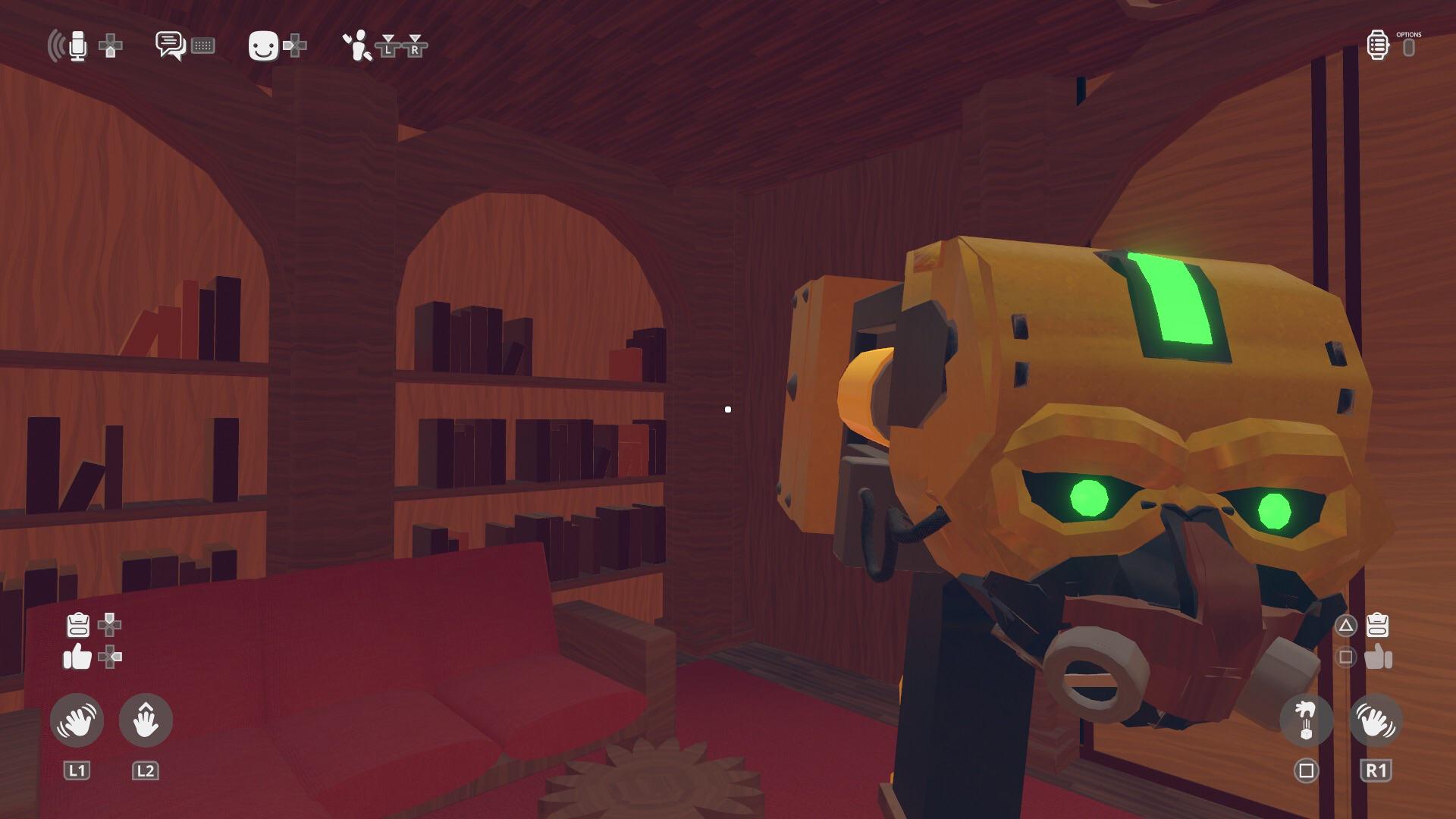Expand the thumbs up prompt beside the square button
Image resolution: width=1456 pixels, height=819 pixels.
(x=1378, y=658)
